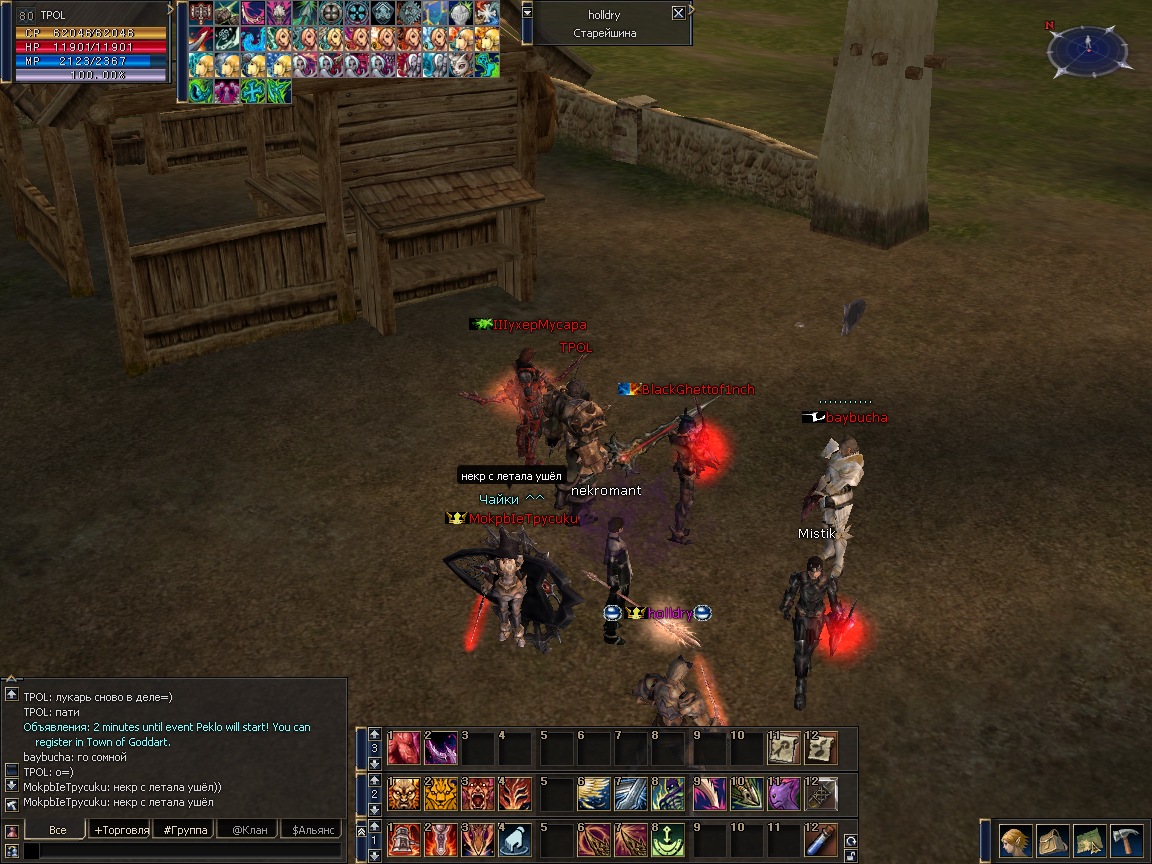
Task: Switch to the +Торговля chat tab
Action: [121, 830]
